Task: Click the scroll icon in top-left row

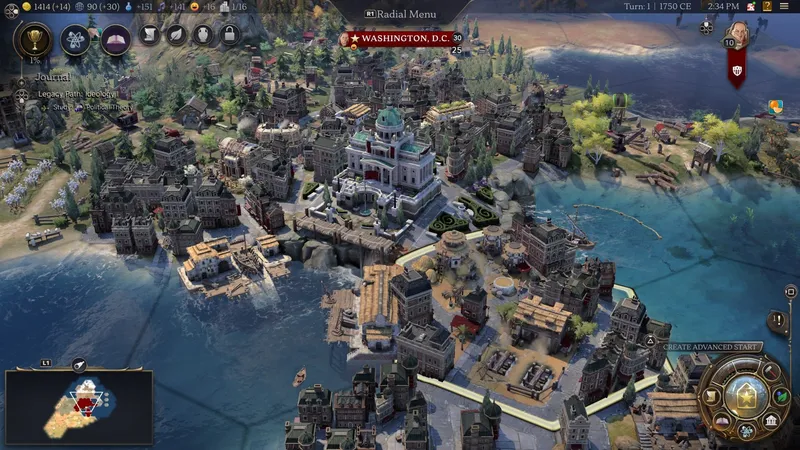Action: pos(149,36)
